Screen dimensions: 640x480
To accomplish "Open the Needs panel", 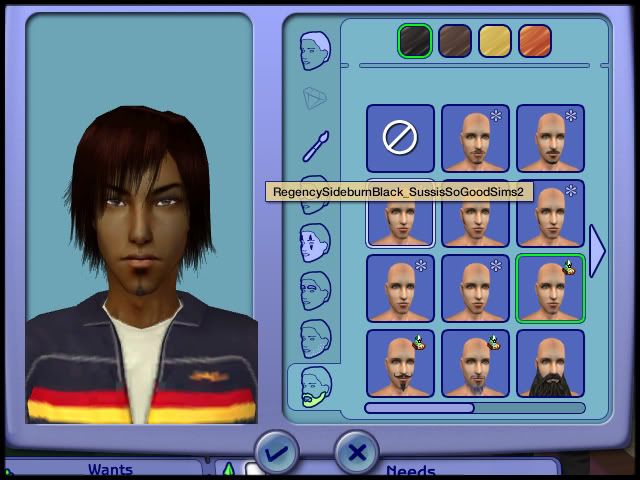I will click(x=410, y=470).
